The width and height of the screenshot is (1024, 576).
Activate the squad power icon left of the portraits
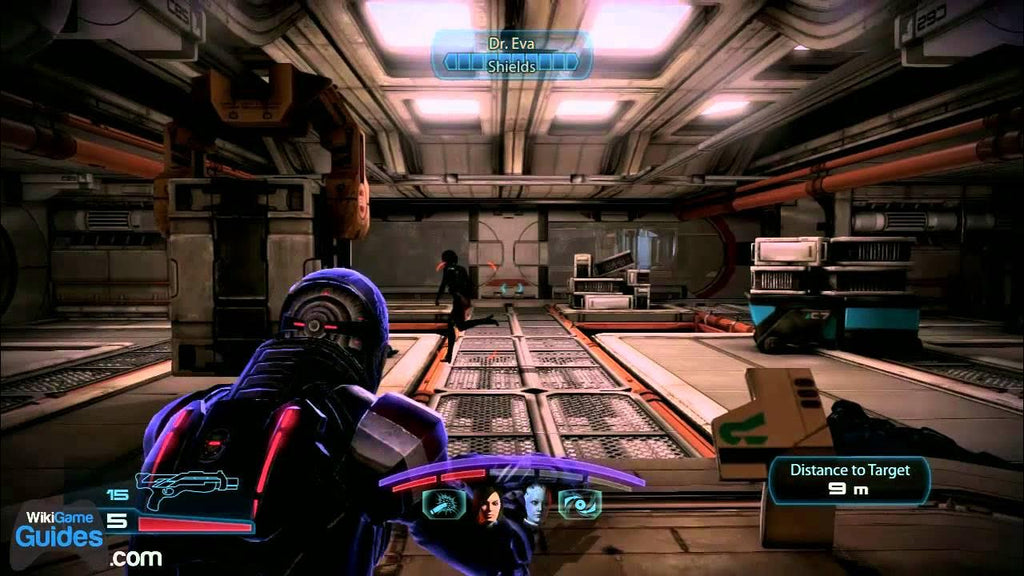pyautogui.click(x=441, y=505)
